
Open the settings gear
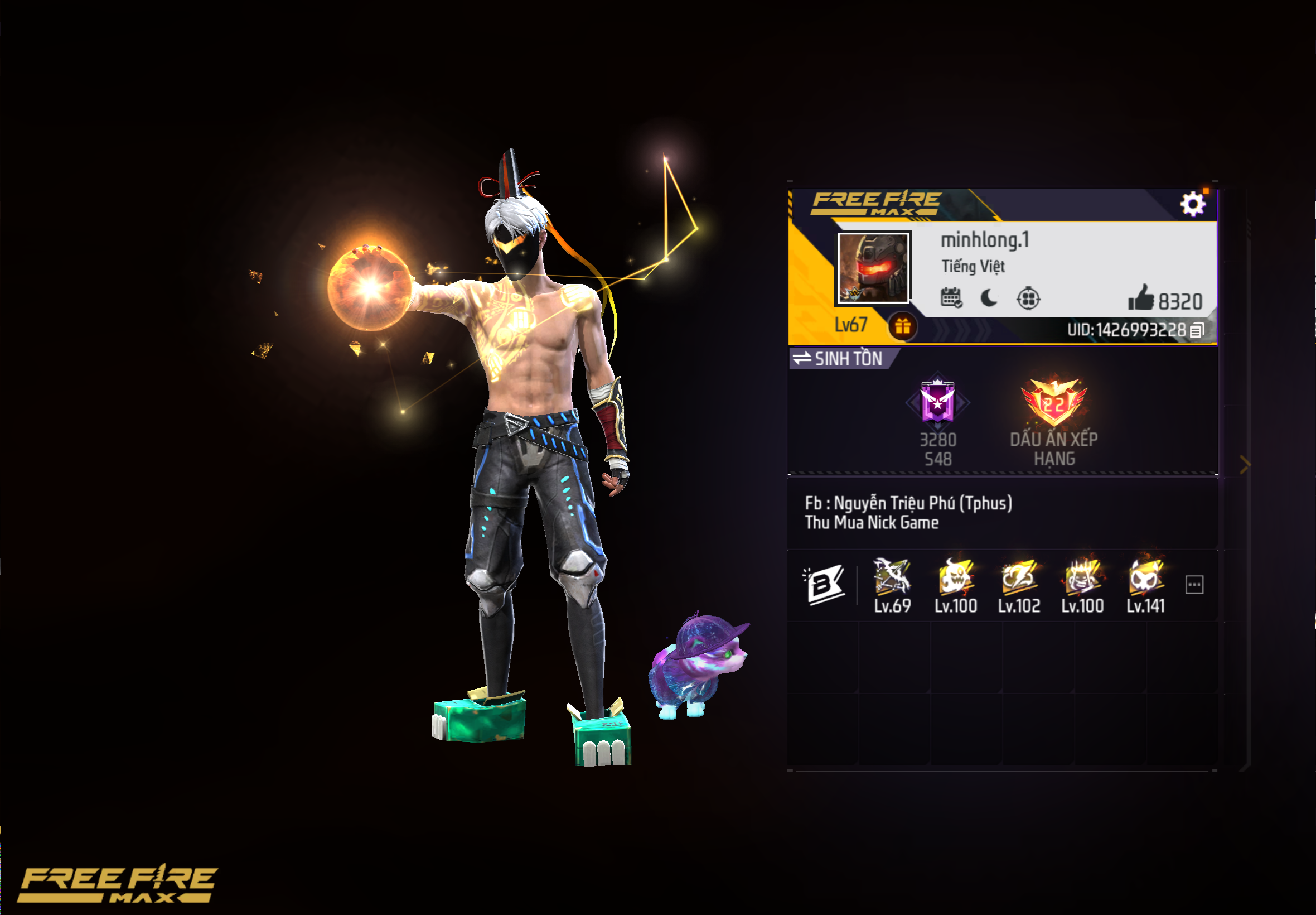pos(1194,203)
